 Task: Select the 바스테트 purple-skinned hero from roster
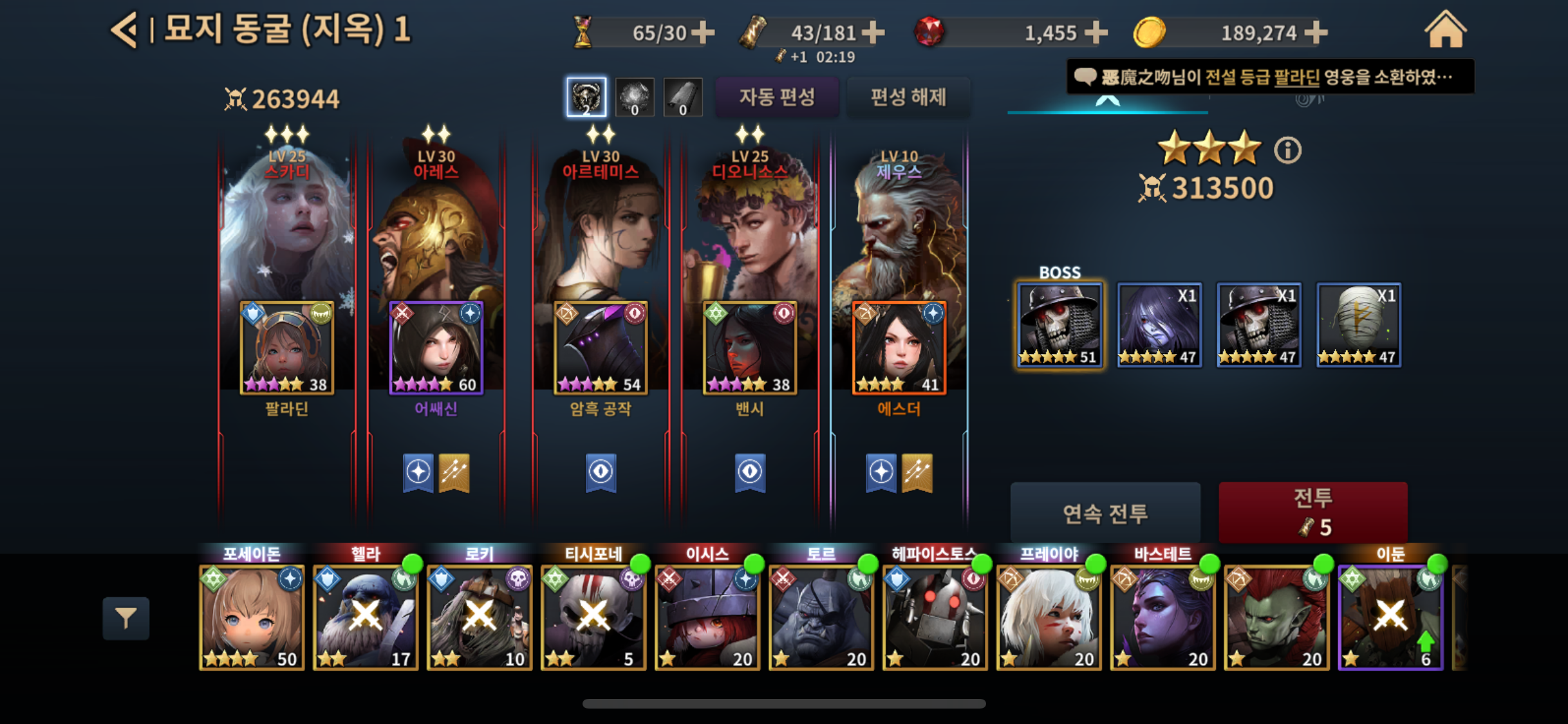pyautogui.click(x=1162, y=618)
